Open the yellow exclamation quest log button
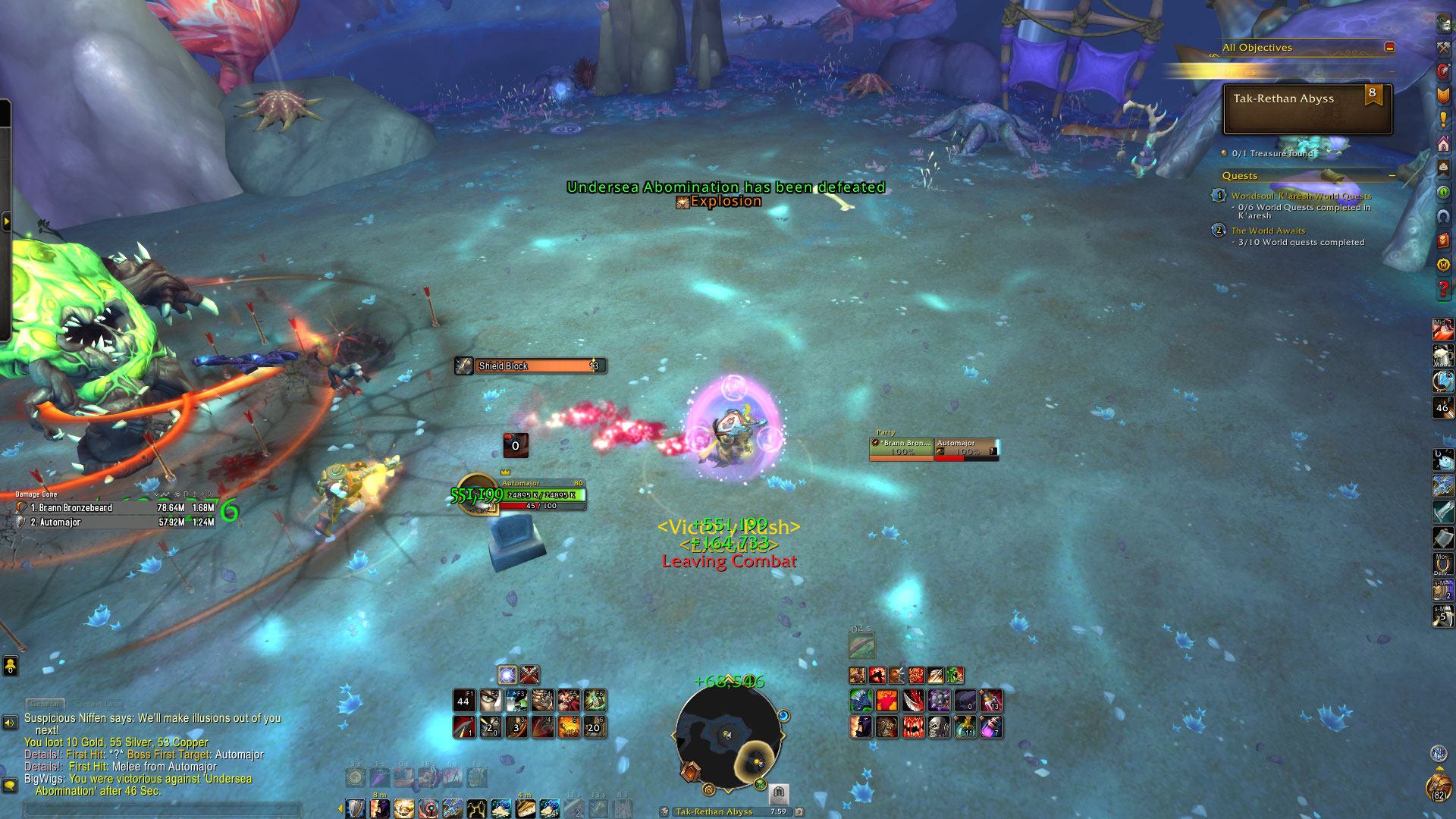This screenshot has width=1456, height=819. point(1443,120)
